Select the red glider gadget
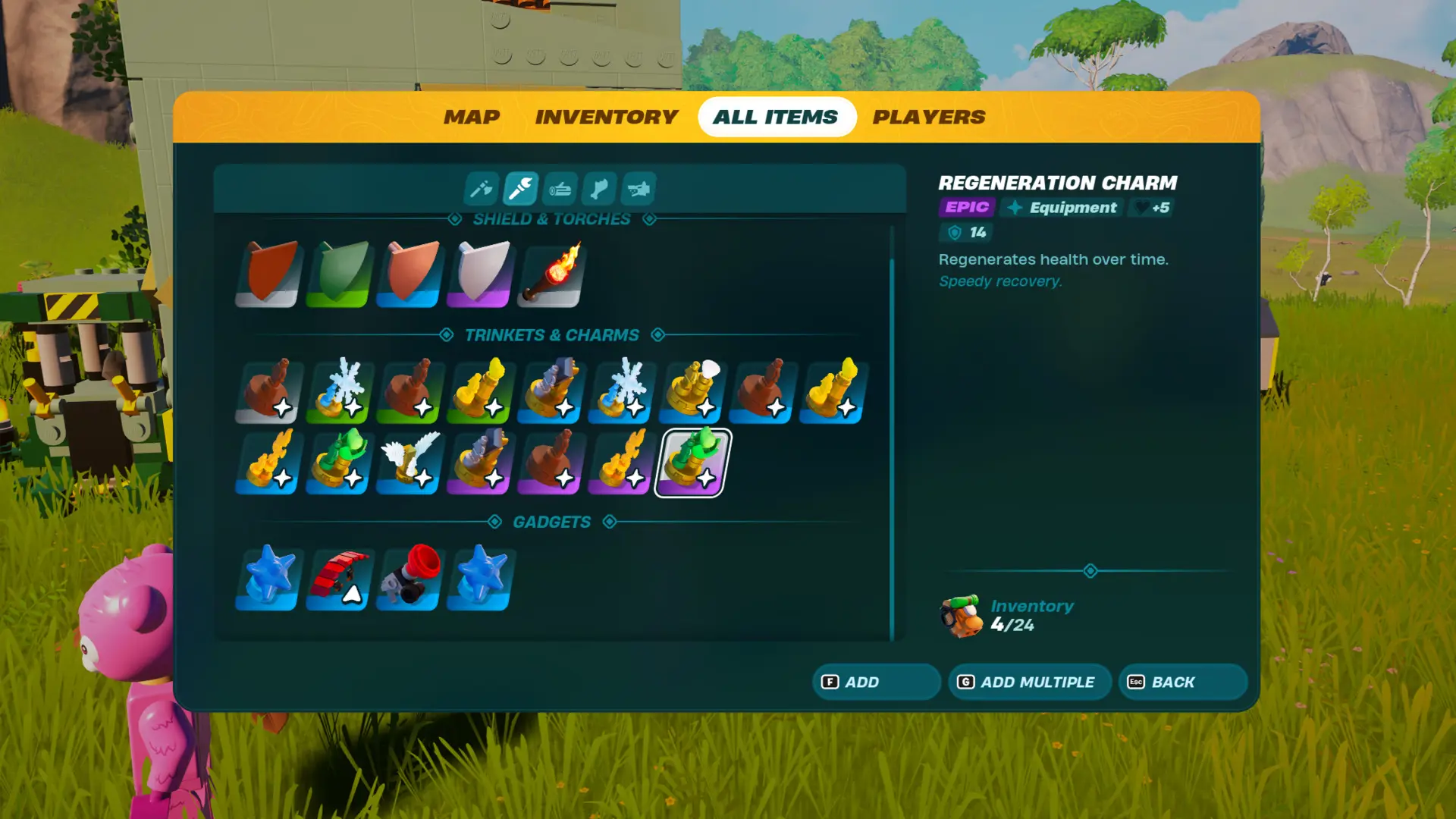Viewport: 1456px width, 819px height. pyautogui.click(x=337, y=580)
